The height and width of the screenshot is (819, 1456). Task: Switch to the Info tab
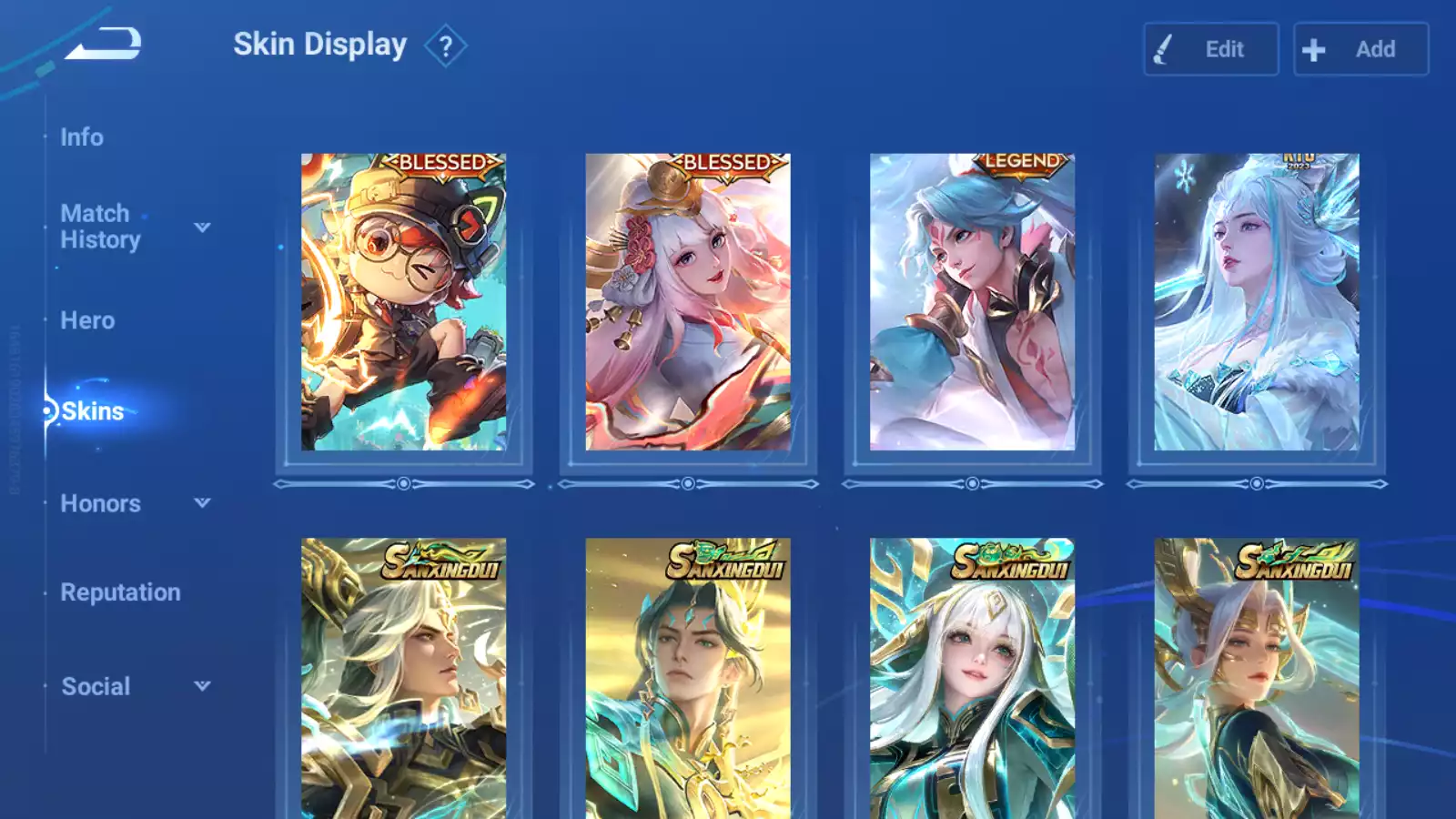pos(82,137)
